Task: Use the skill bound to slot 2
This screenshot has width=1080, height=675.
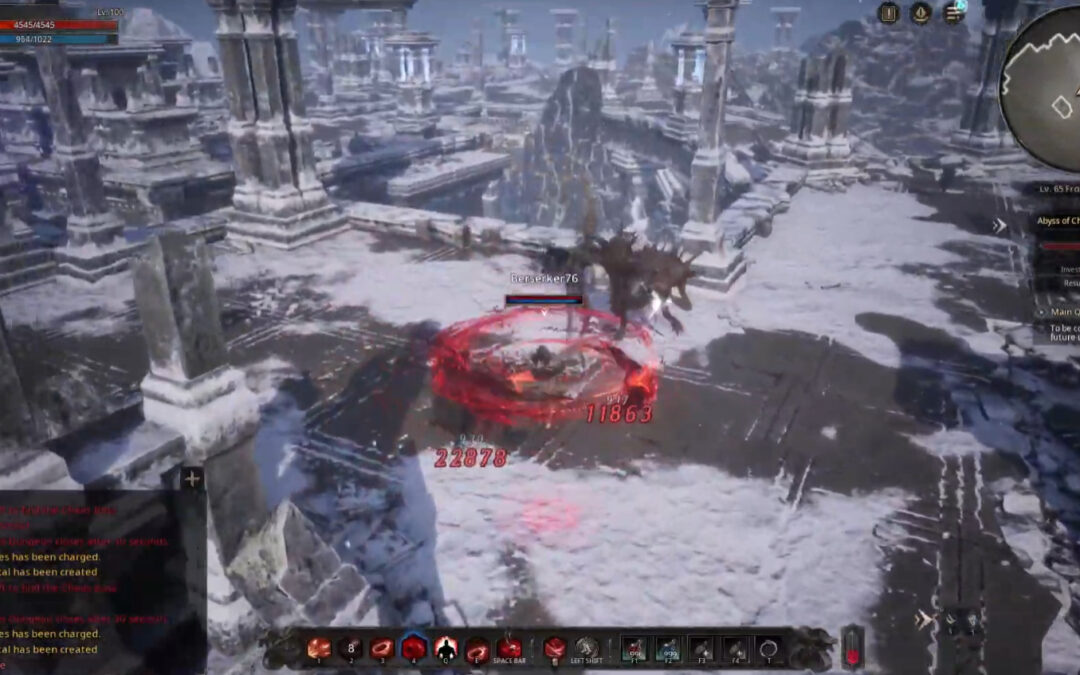Action: [350, 648]
